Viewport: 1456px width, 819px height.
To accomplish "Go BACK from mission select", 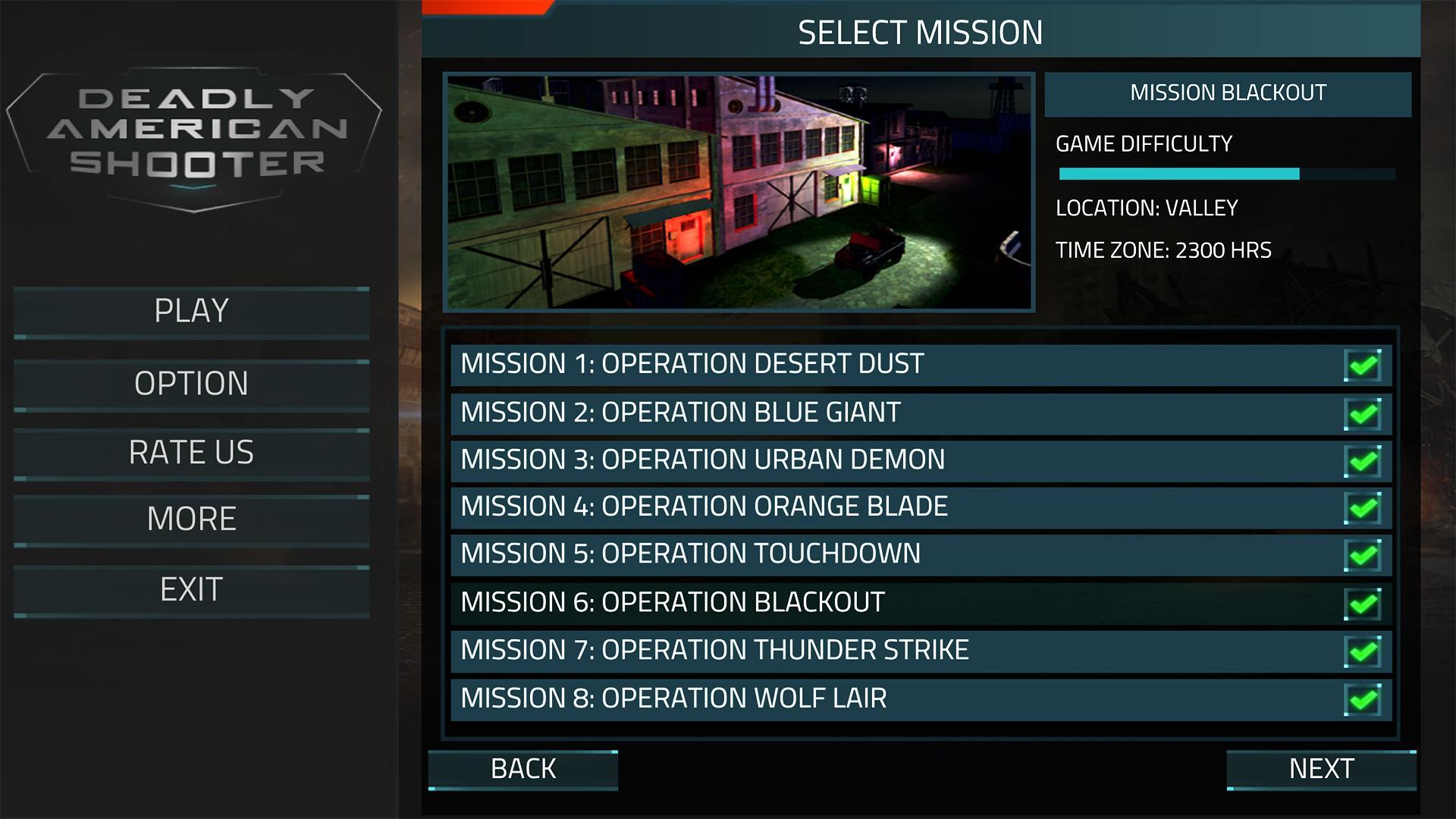I will pyautogui.click(x=523, y=770).
